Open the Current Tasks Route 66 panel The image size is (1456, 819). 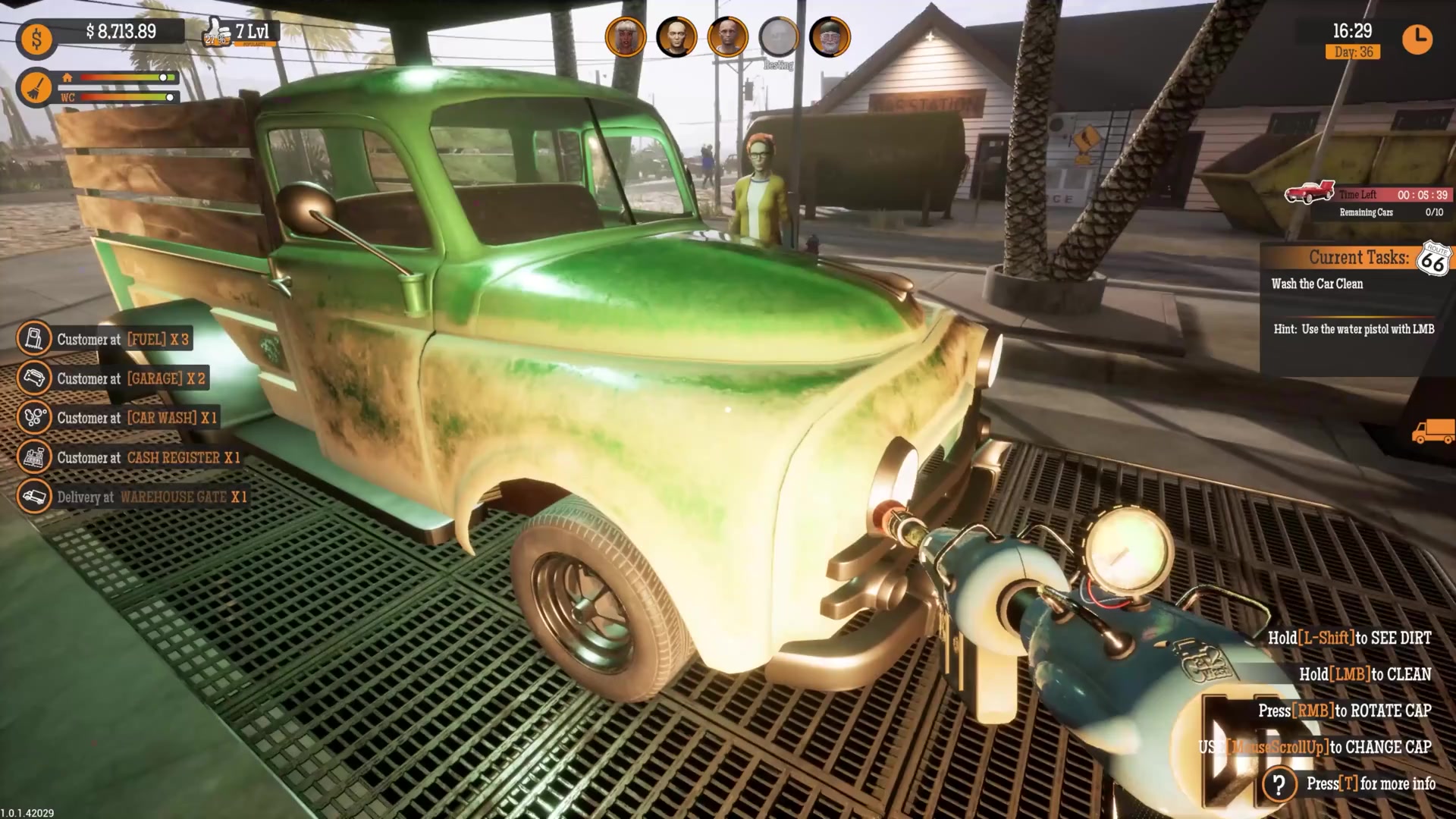(x=1357, y=258)
